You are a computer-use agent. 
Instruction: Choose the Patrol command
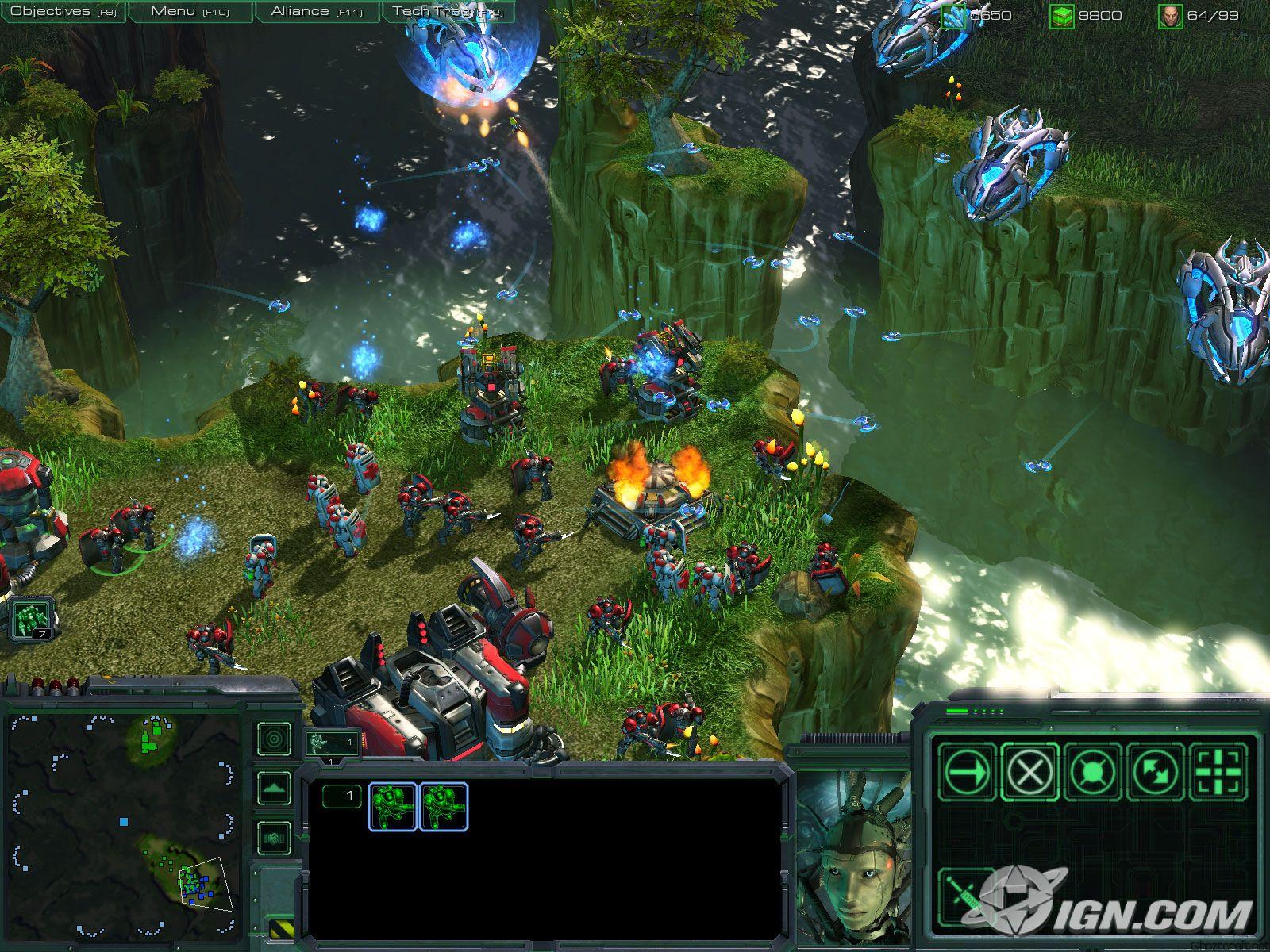click(x=1155, y=770)
